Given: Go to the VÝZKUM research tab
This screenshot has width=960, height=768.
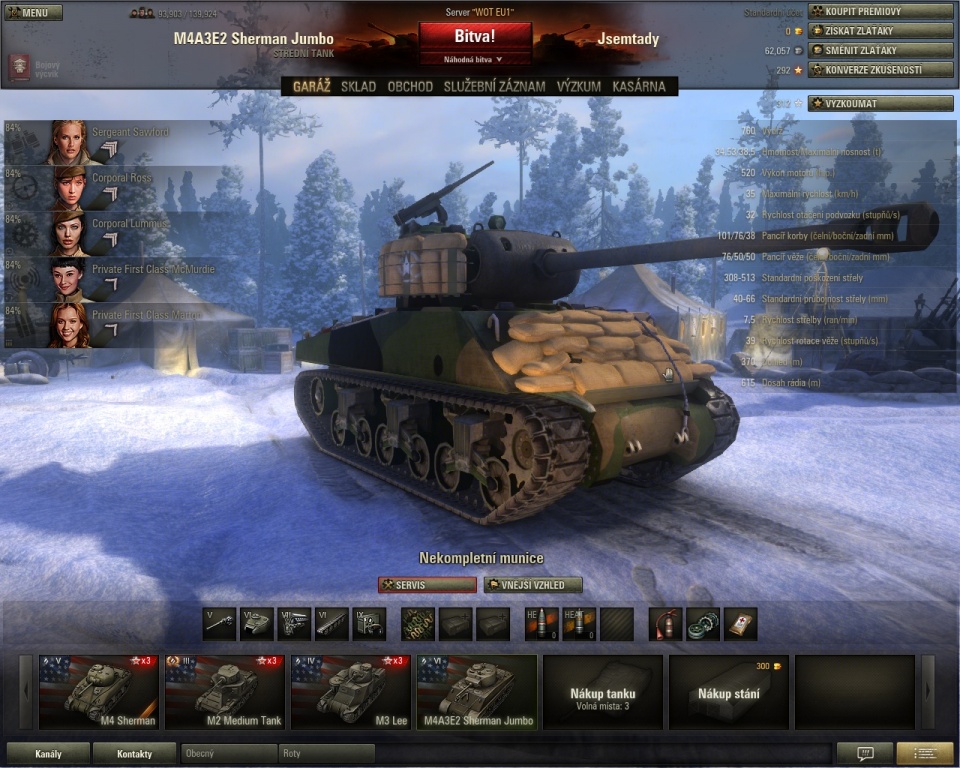Looking at the screenshot, I should pyautogui.click(x=579, y=87).
